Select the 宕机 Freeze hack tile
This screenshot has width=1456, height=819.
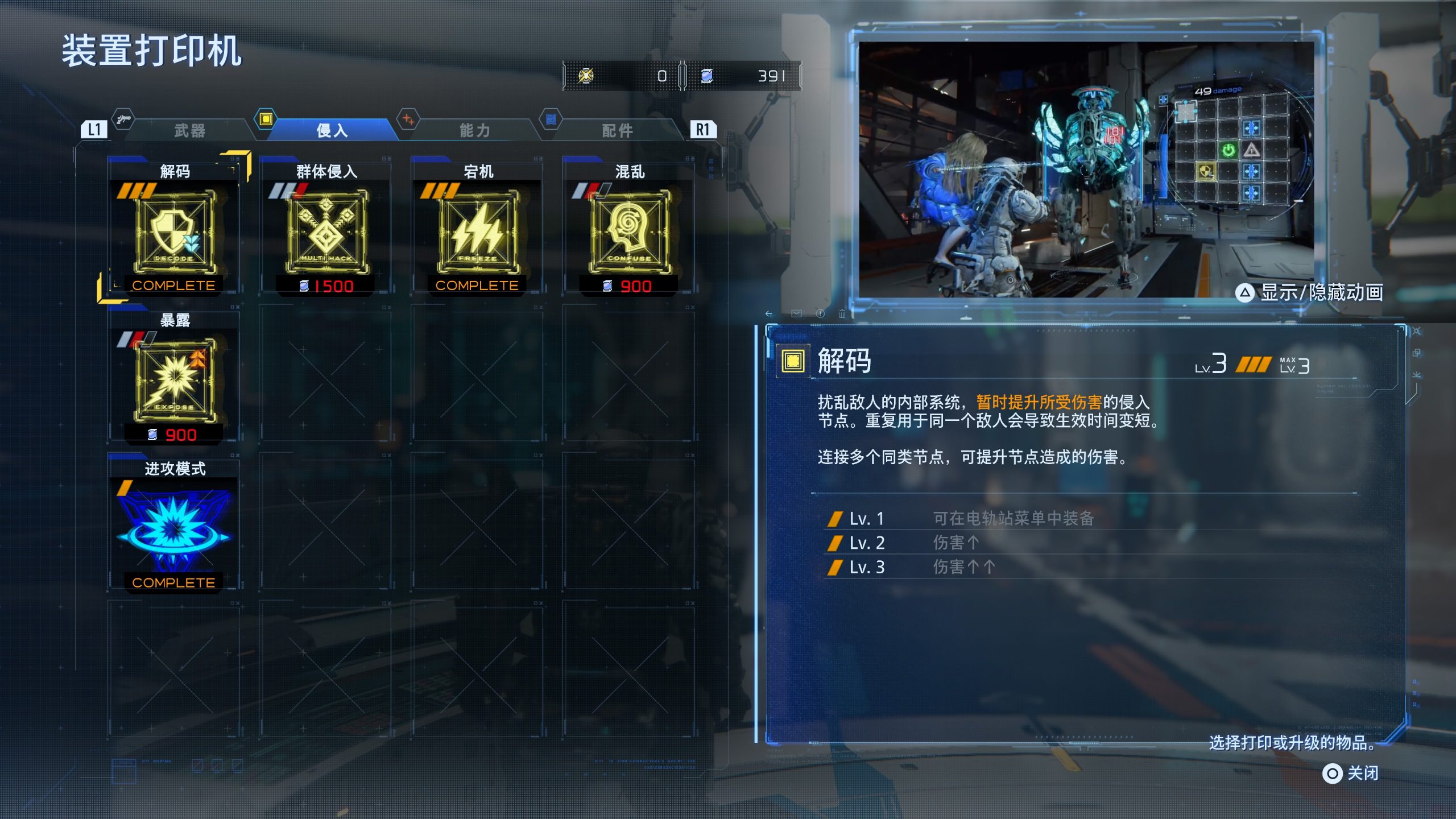coord(478,227)
